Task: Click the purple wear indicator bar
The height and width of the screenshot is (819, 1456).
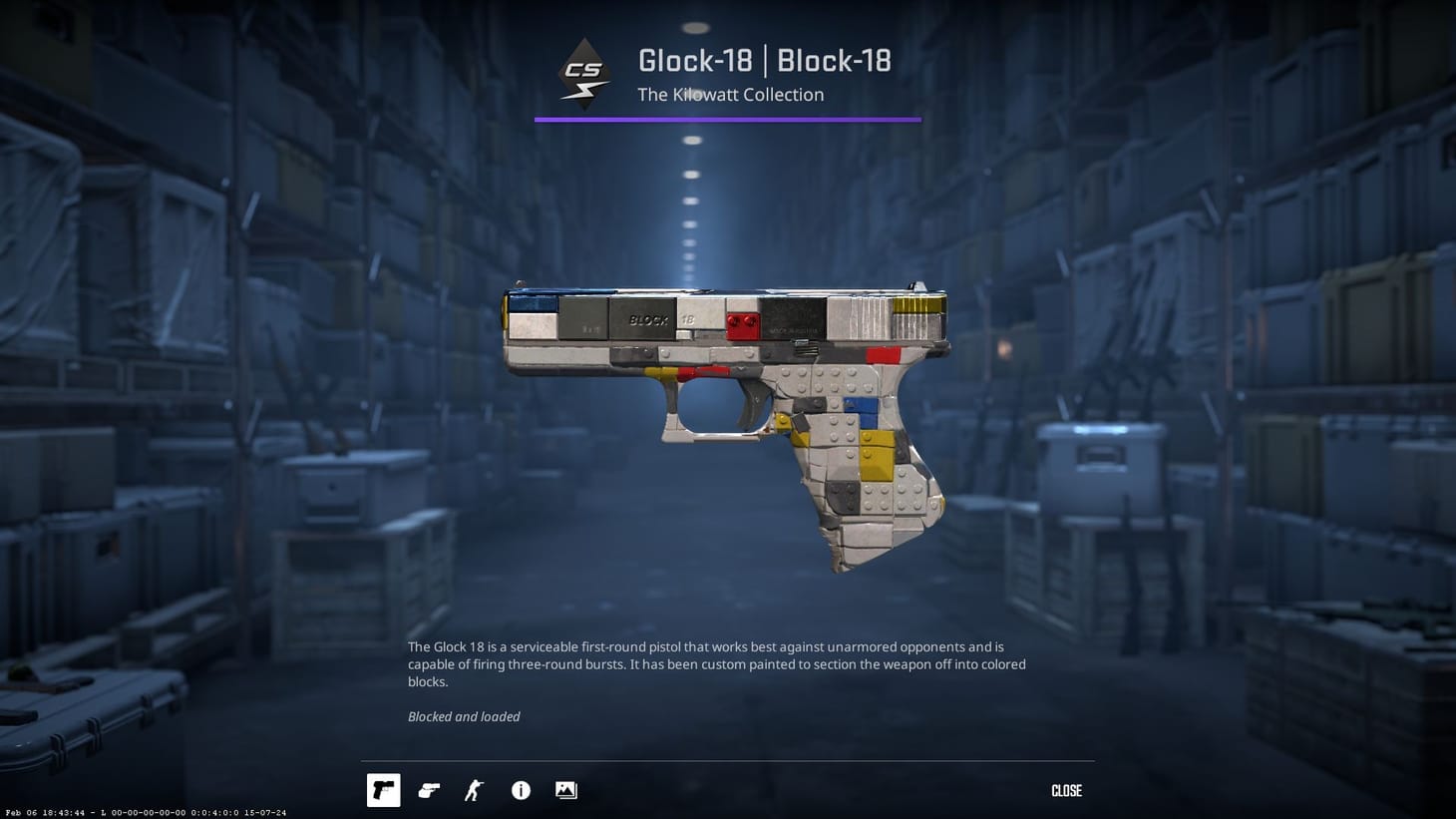Action: point(728,120)
